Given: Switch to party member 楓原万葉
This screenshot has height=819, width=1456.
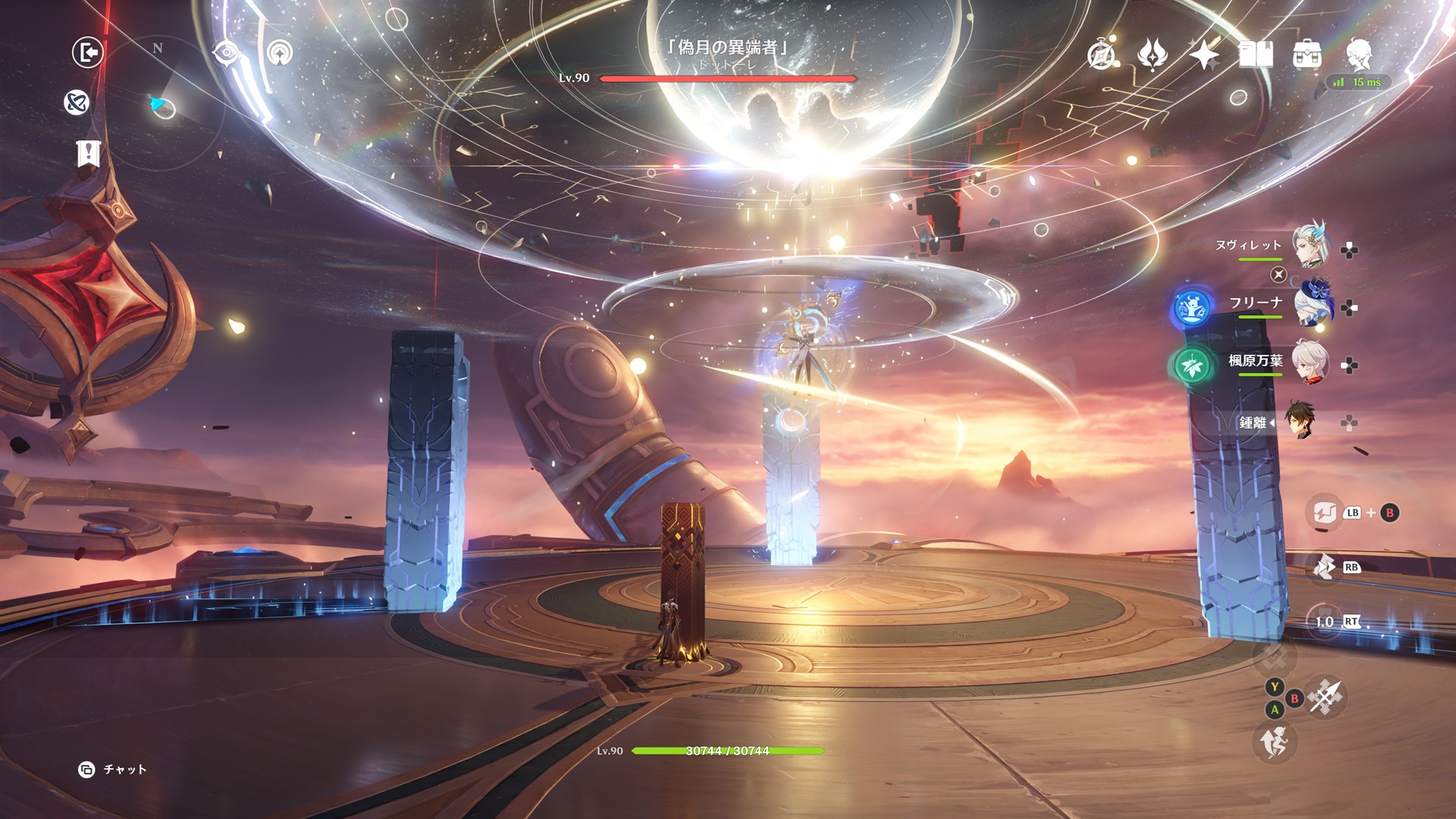Looking at the screenshot, I should click(x=1310, y=361).
